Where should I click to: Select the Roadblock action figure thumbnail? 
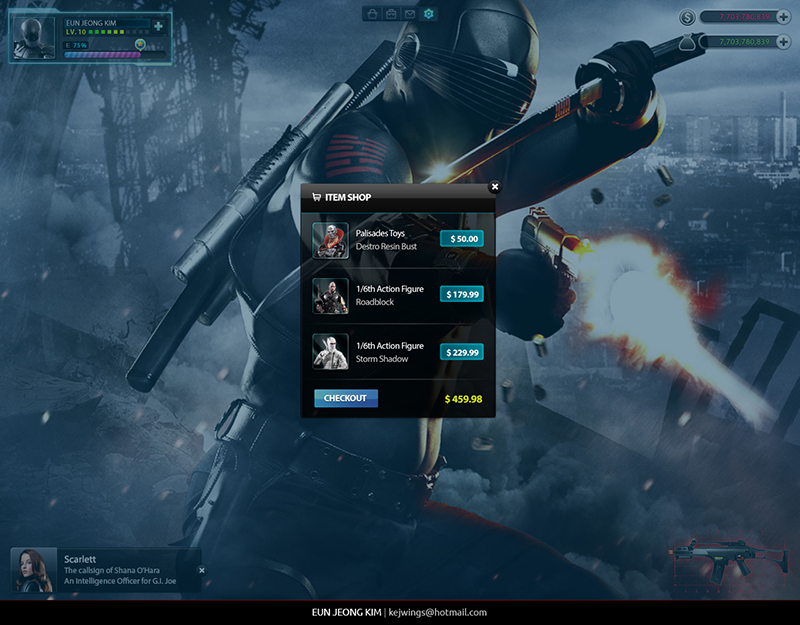pos(331,295)
